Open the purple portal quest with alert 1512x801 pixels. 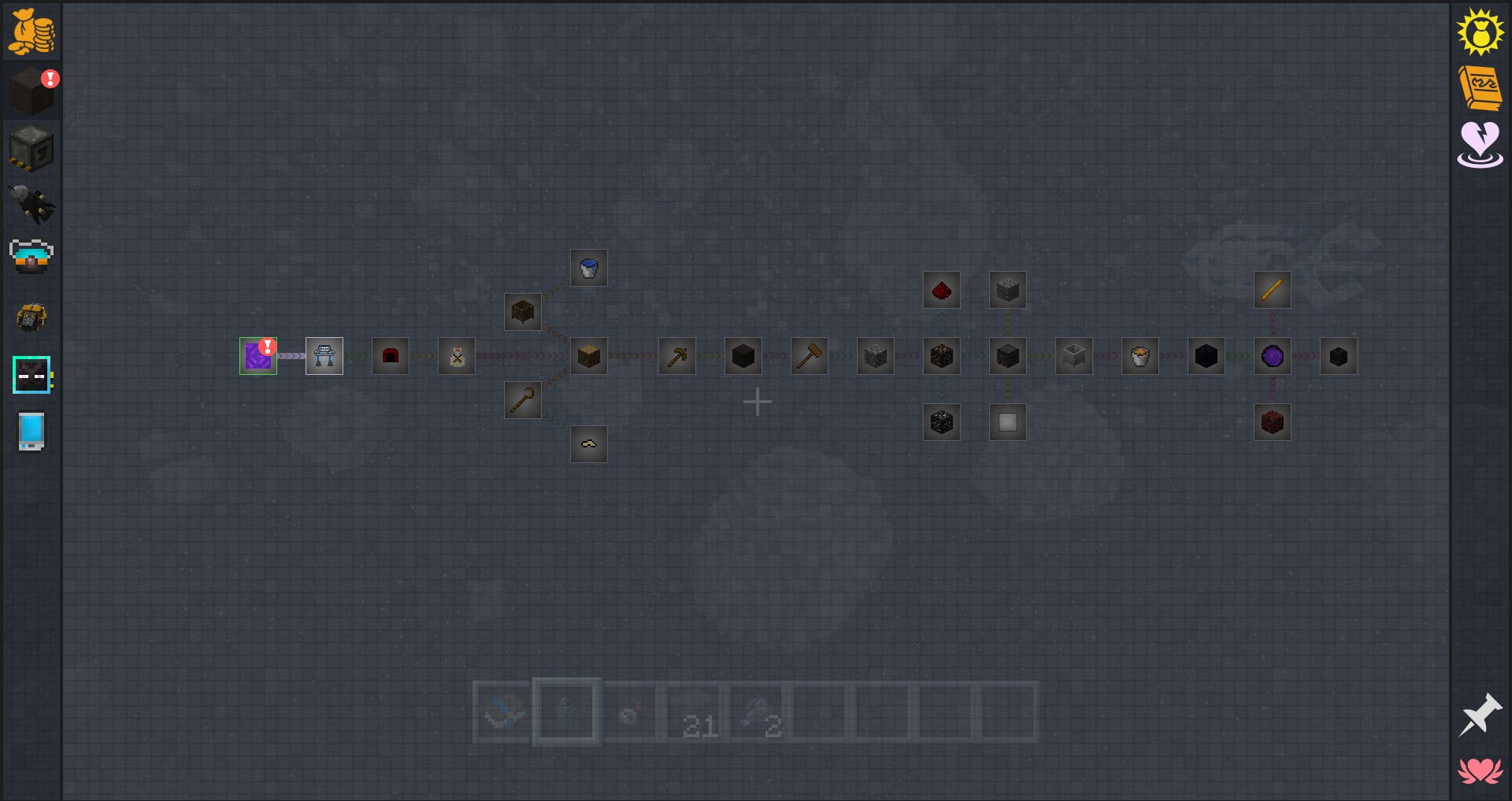[258, 356]
